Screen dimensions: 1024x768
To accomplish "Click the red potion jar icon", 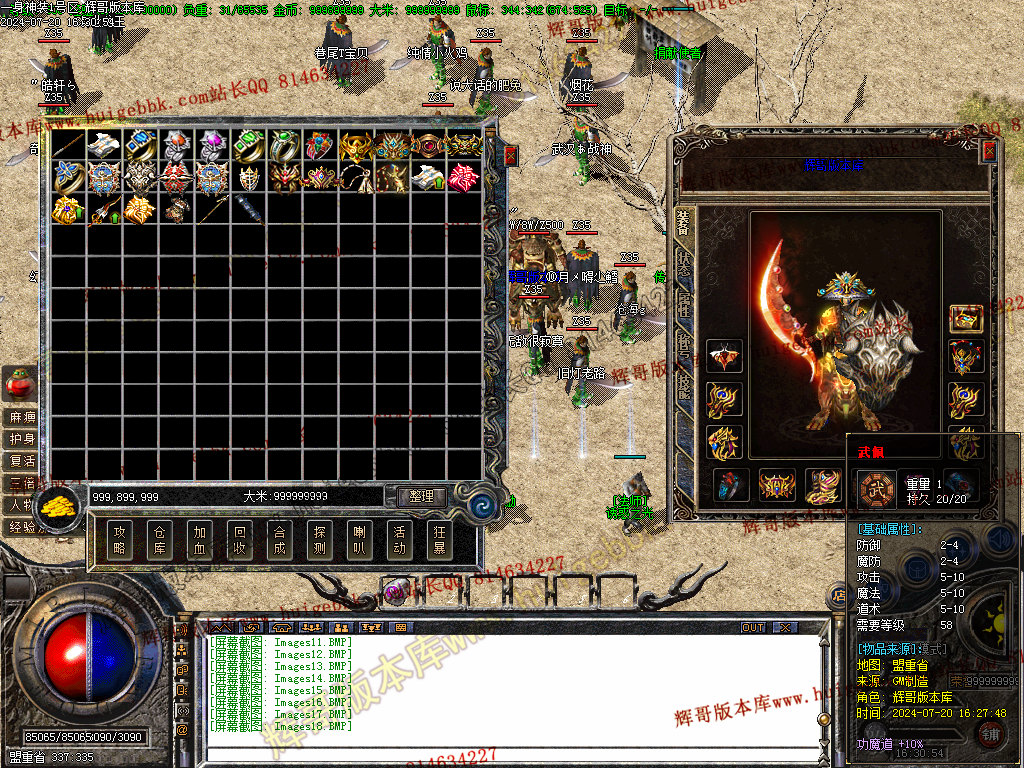I will 18,383.
